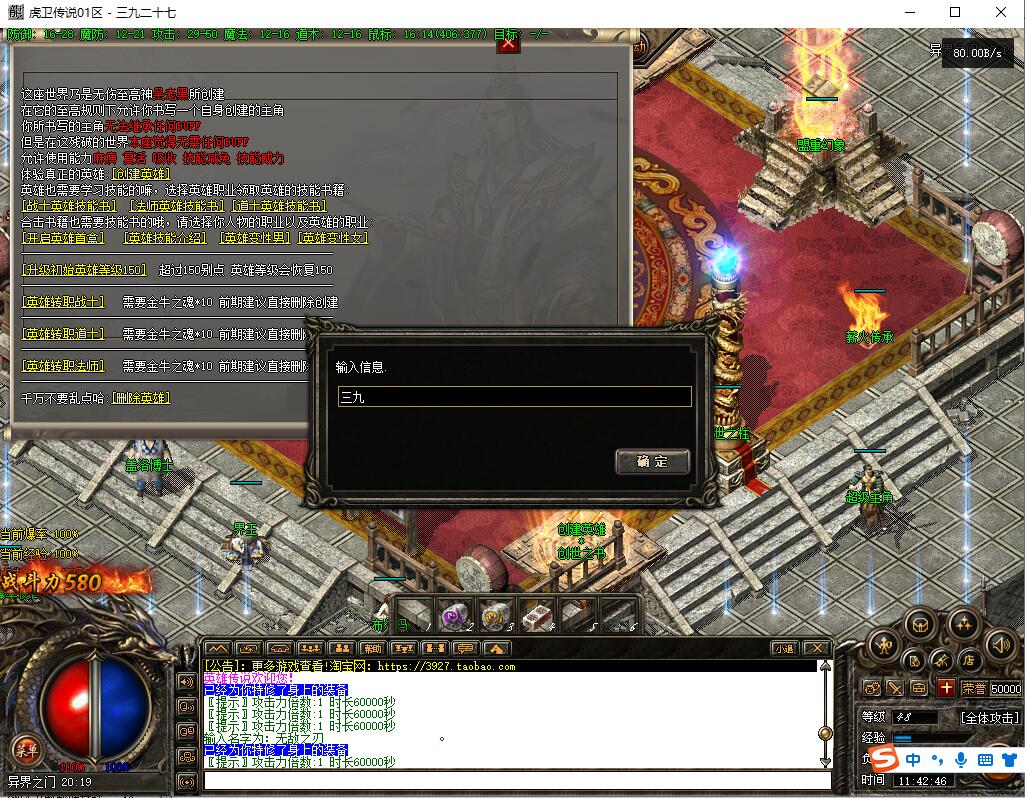The height and width of the screenshot is (798, 1025).
Task: Show the 英雄技能介绍 page
Action: pos(164,238)
